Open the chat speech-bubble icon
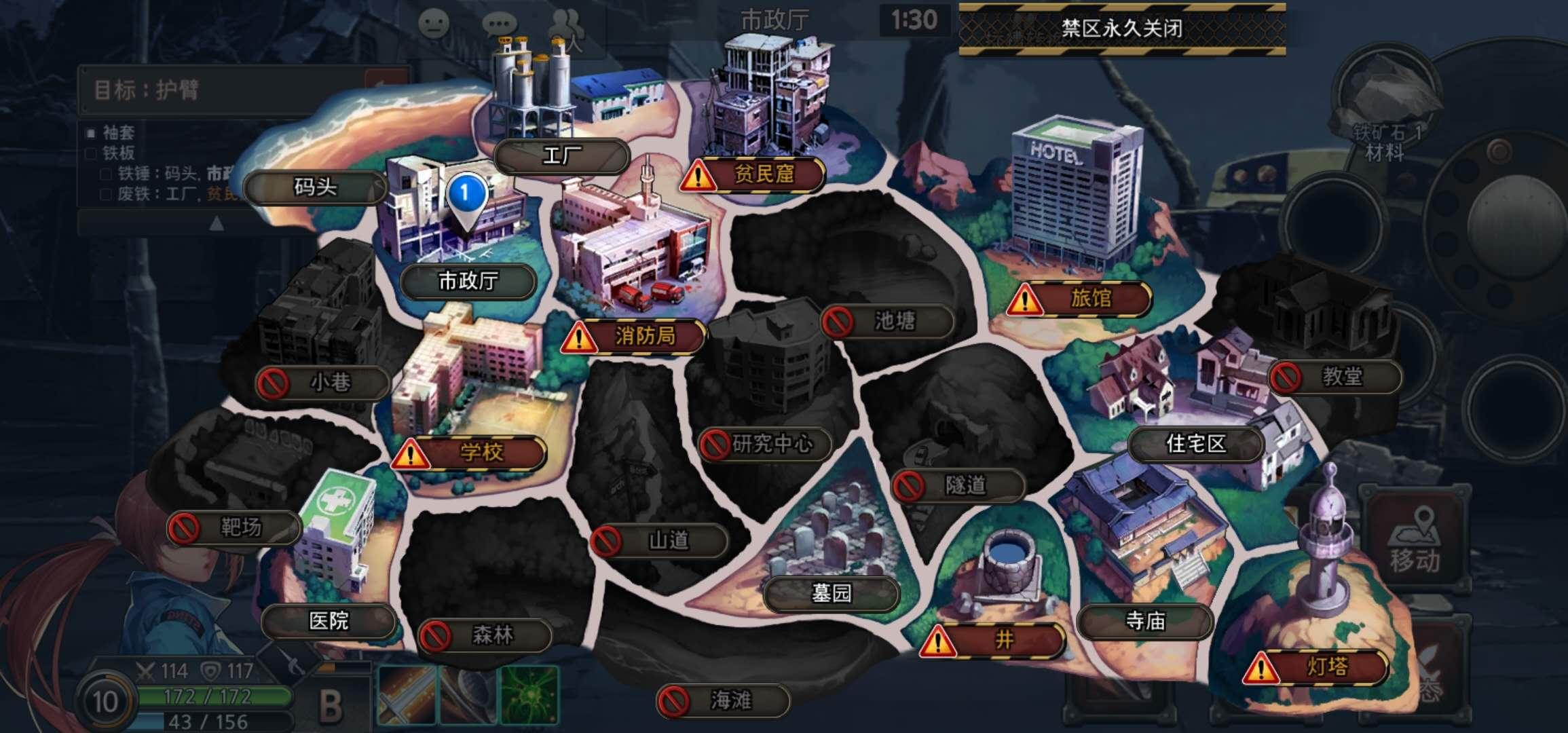The height and width of the screenshot is (733, 1568). (x=500, y=25)
